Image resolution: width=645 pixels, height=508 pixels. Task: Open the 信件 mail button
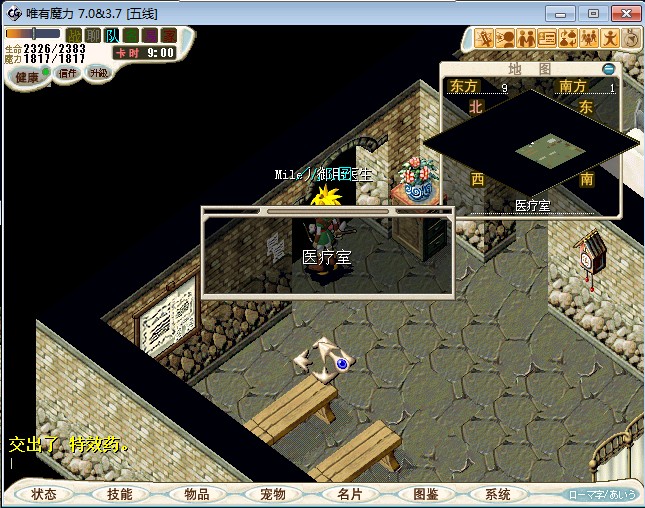coord(67,73)
